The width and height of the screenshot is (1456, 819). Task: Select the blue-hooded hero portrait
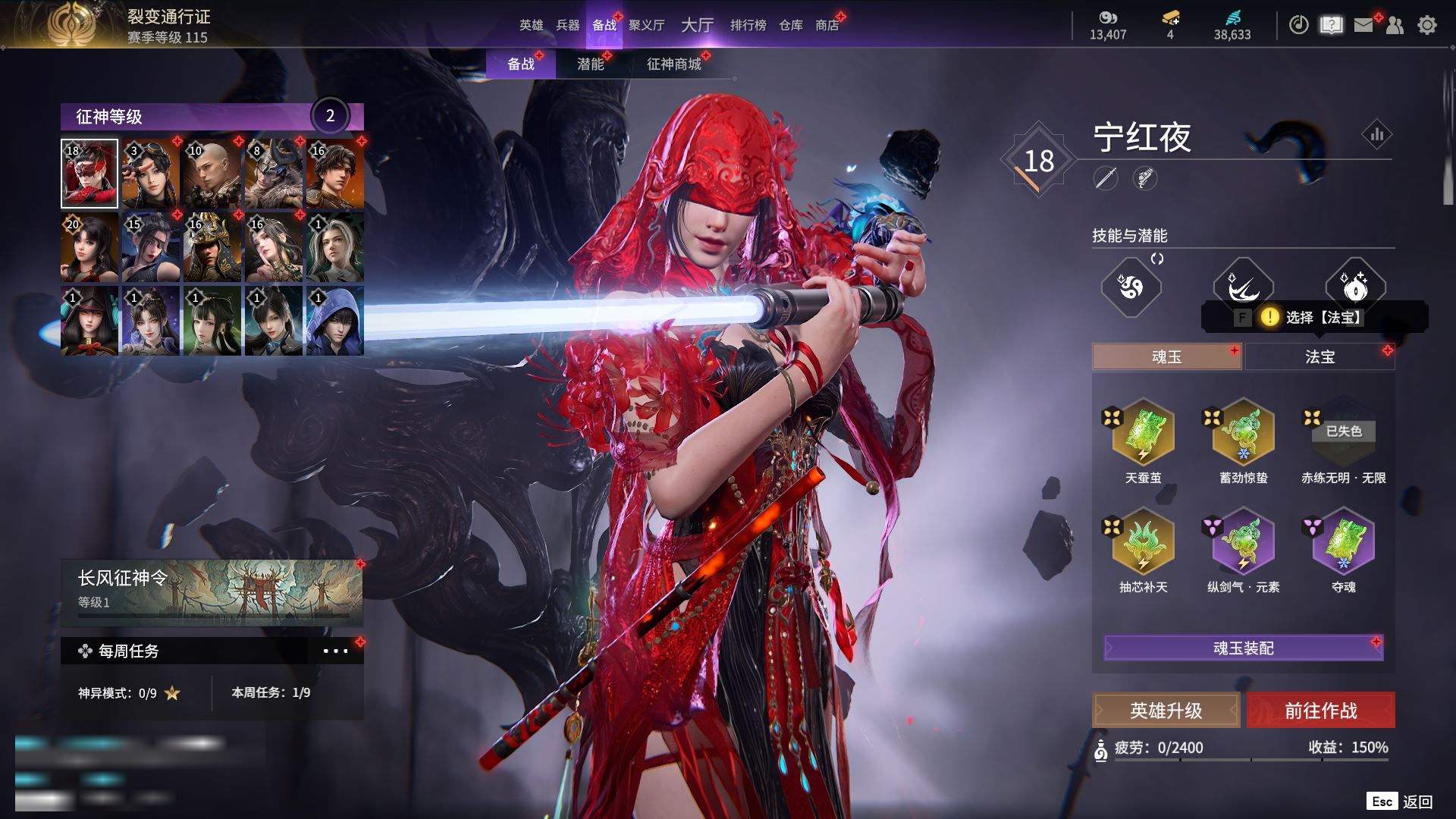[x=334, y=321]
